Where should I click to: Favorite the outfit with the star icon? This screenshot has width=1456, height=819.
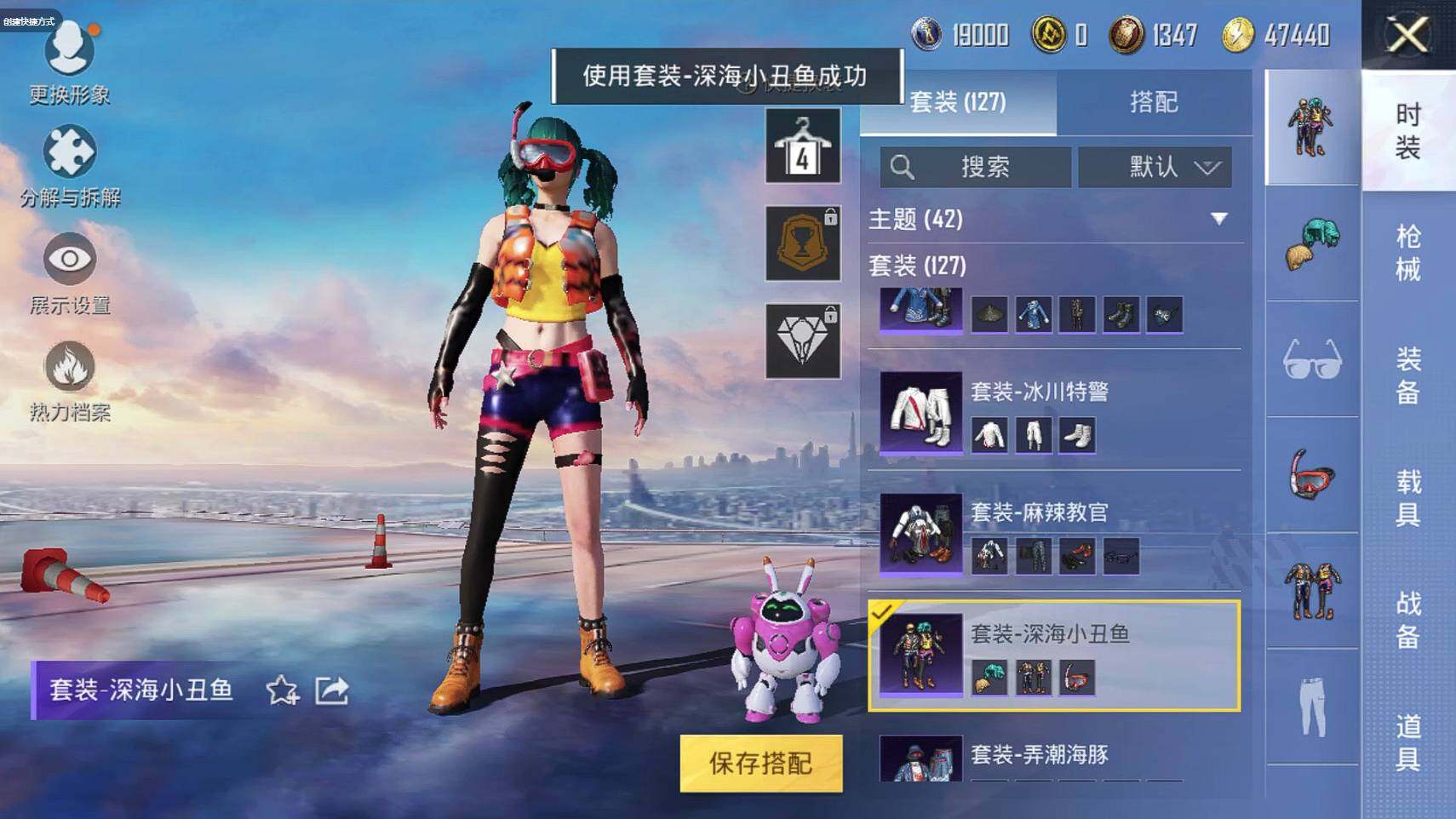pyautogui.click(x=282, y=690)
